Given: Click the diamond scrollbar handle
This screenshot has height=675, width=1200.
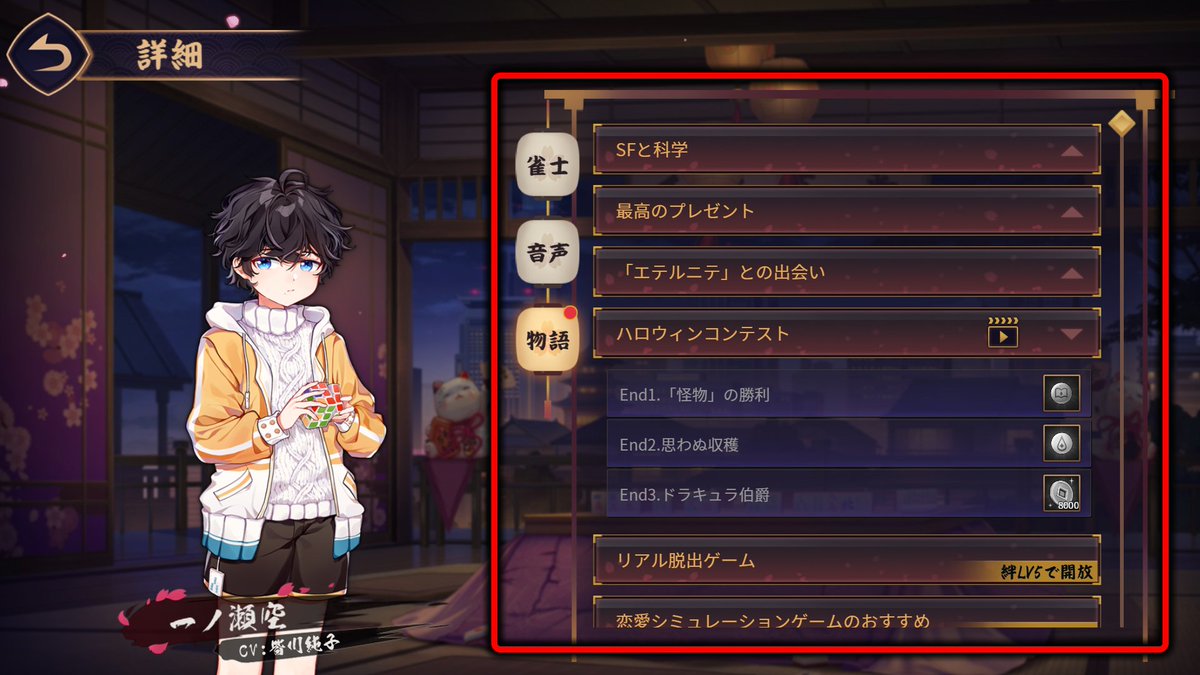Looking at the screenshot, I should 1122,122.
